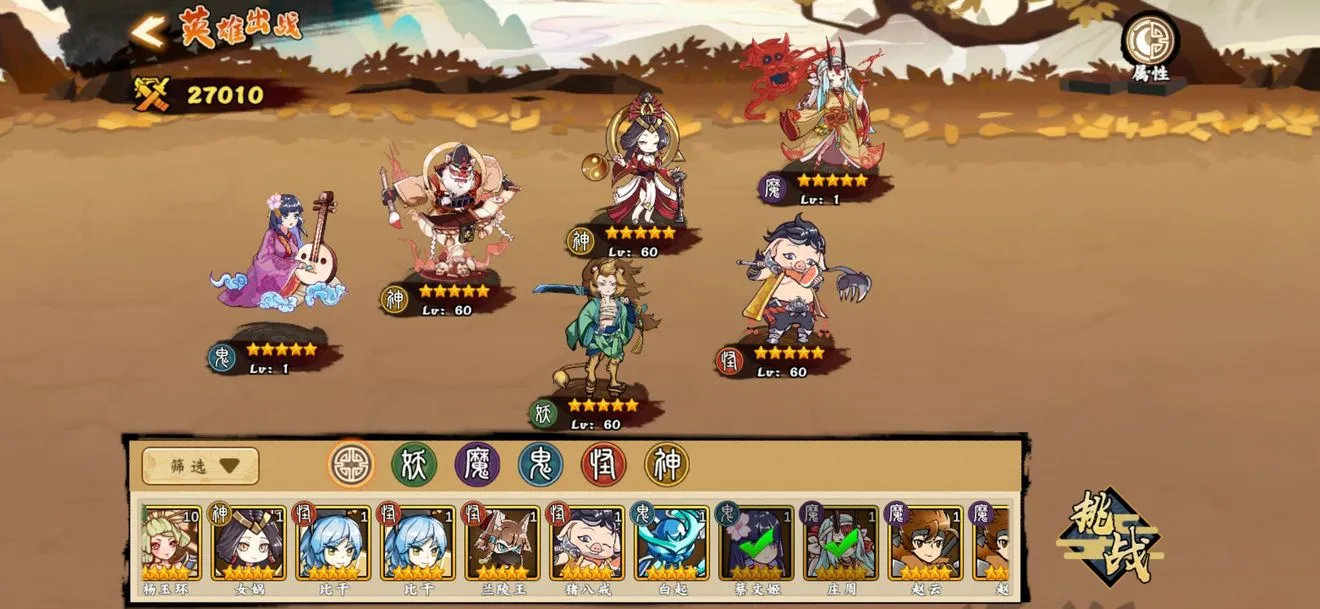The height and width of the screenshot is (609, 1320).
Task: Go back using the arrow button
Action: click(x=148, y=33)
